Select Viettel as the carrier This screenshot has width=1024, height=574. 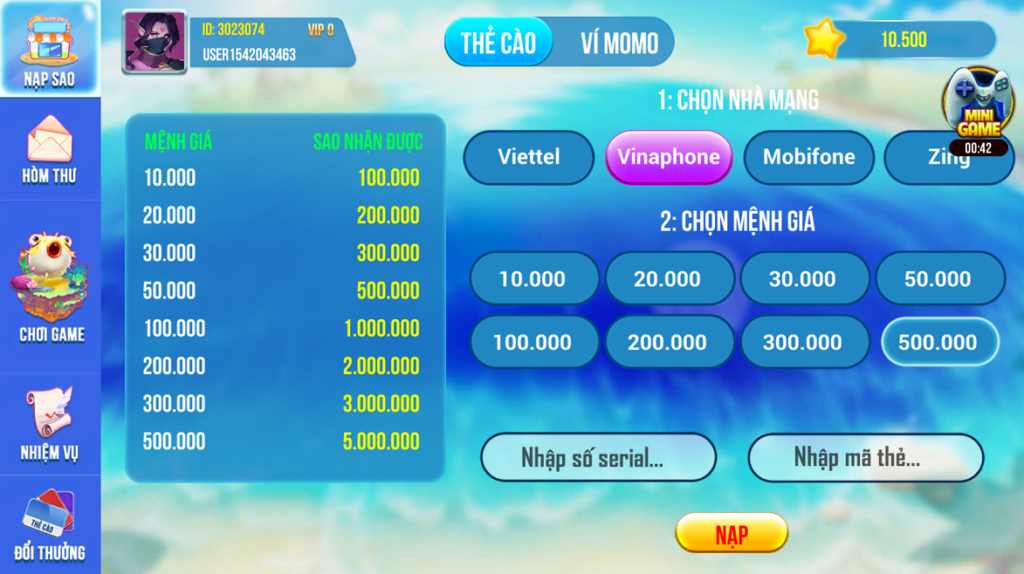click(x=529, y=157)
